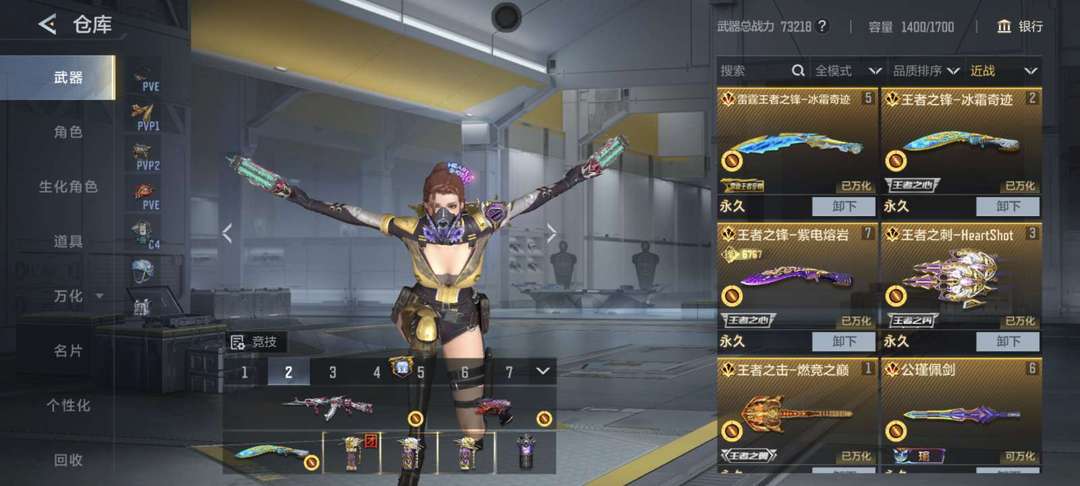Select the 公瑾佩剑 sword card
The image size is (1080, 486).
pos(960,412)
